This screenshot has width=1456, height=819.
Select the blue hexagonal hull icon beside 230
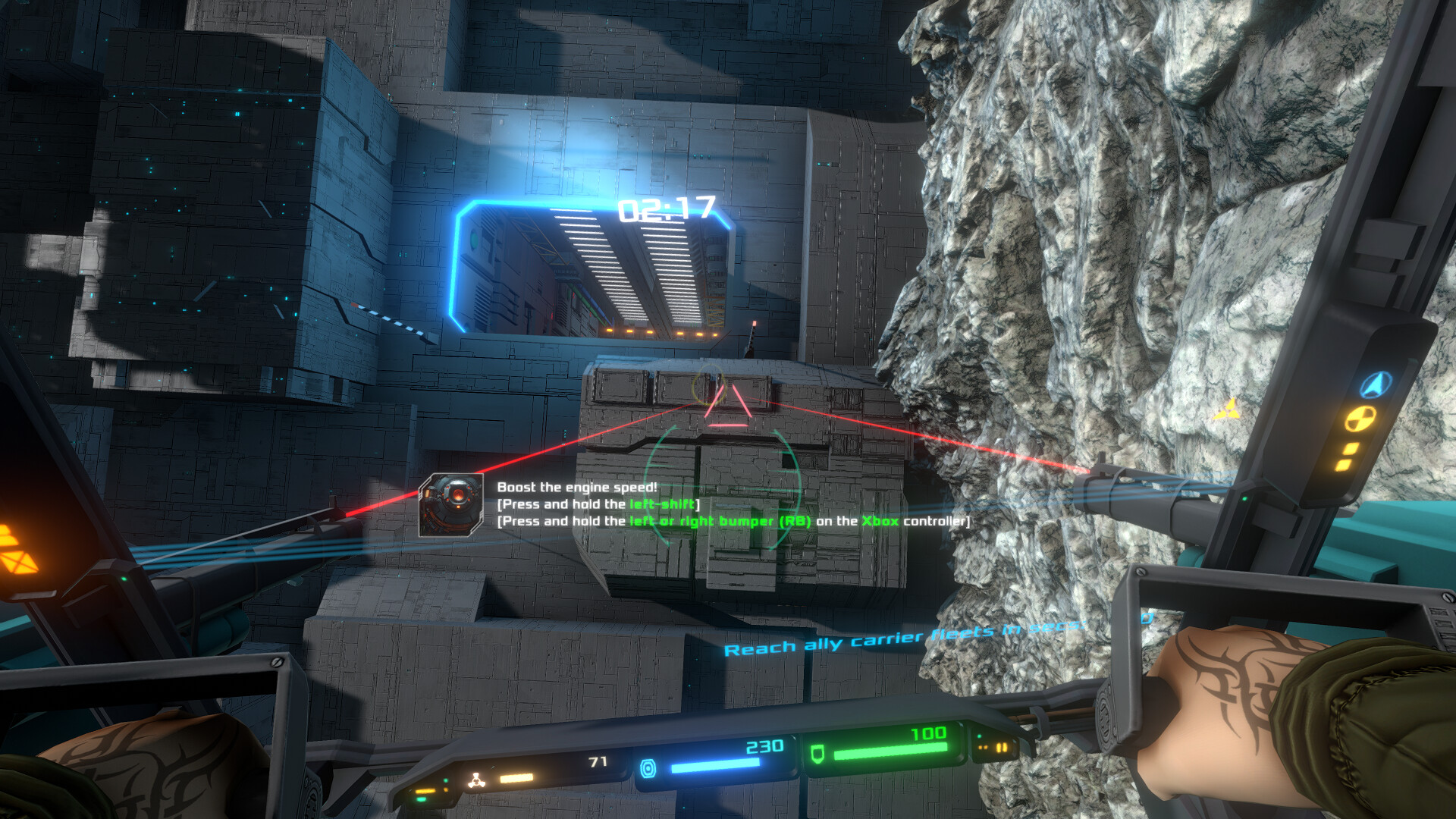point(648,768)
